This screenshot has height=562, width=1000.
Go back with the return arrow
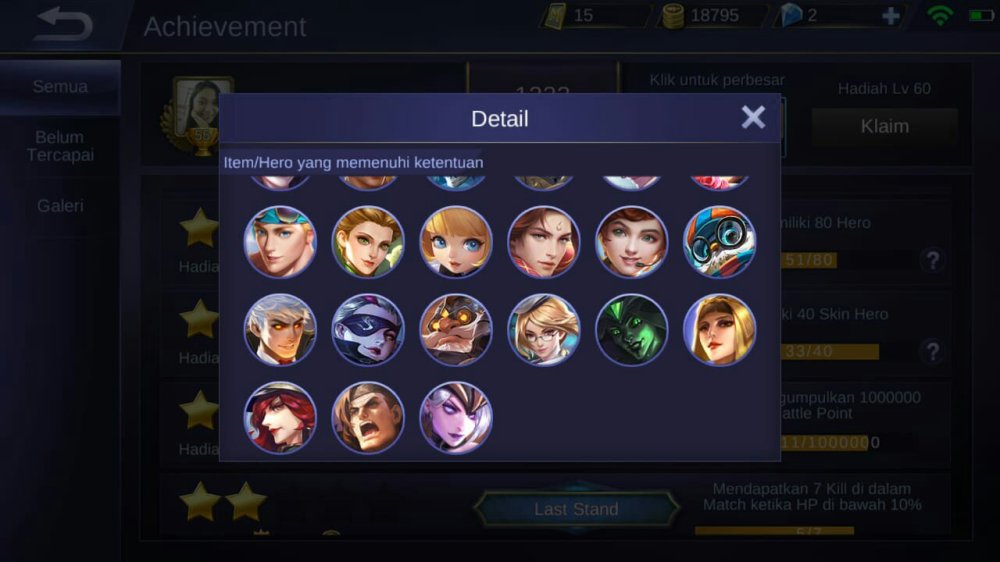(x=62, y=25)
